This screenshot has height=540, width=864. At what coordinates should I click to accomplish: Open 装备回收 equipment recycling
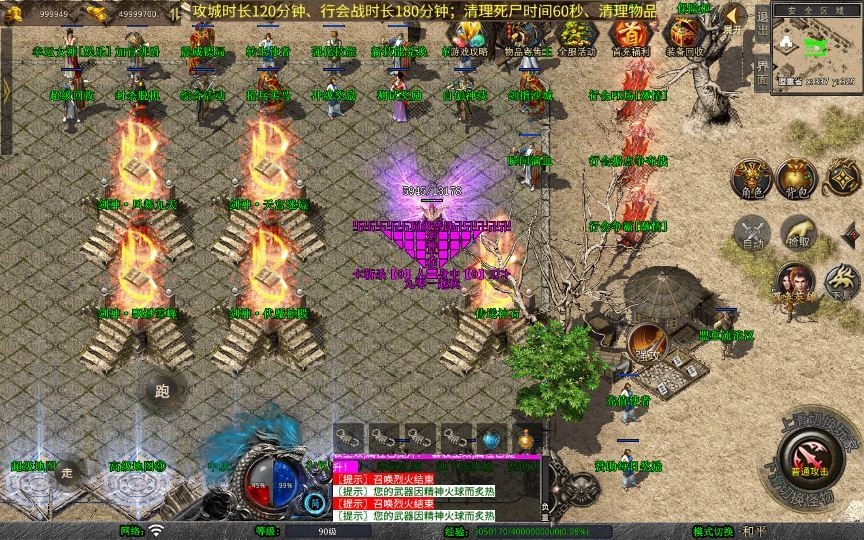(x=683, y=38)
